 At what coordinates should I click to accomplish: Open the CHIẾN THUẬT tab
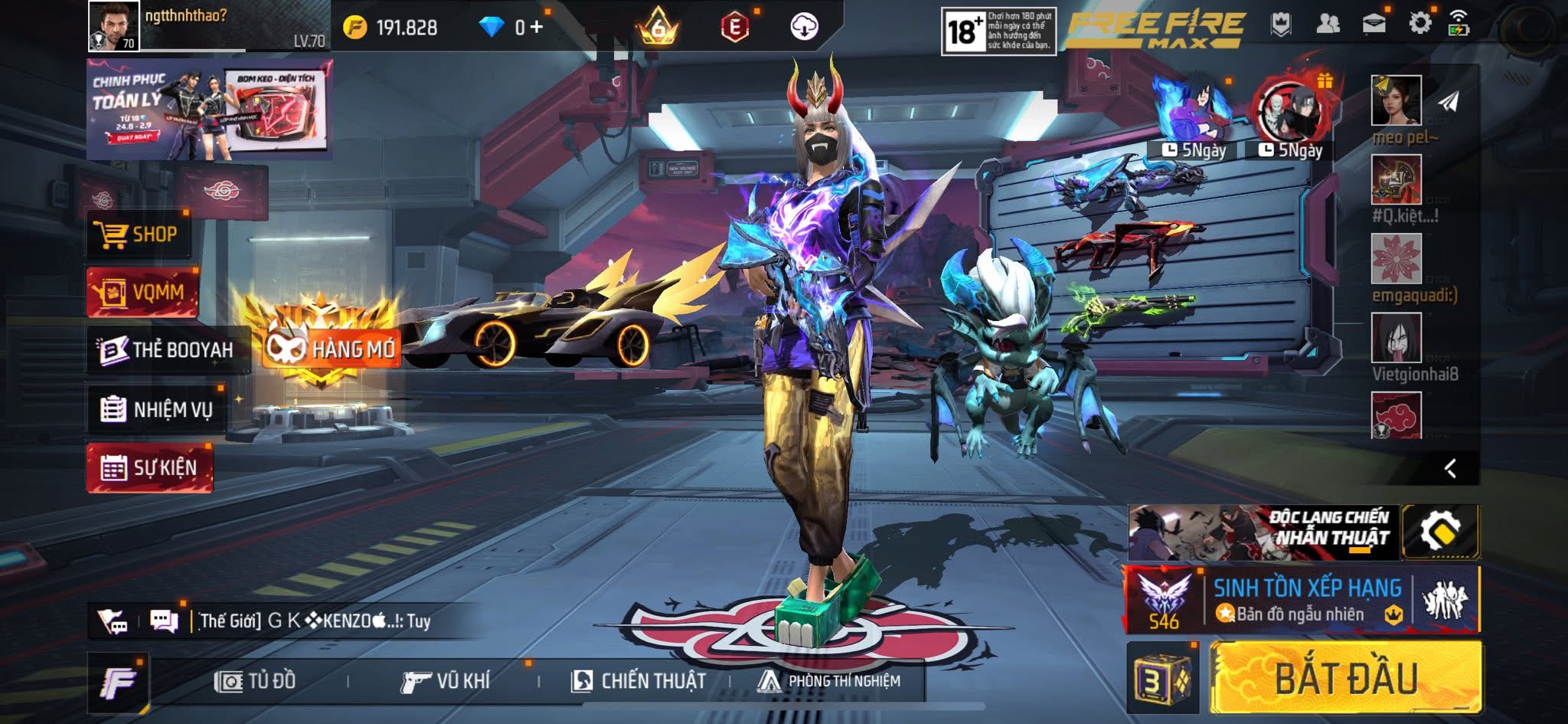639,680
